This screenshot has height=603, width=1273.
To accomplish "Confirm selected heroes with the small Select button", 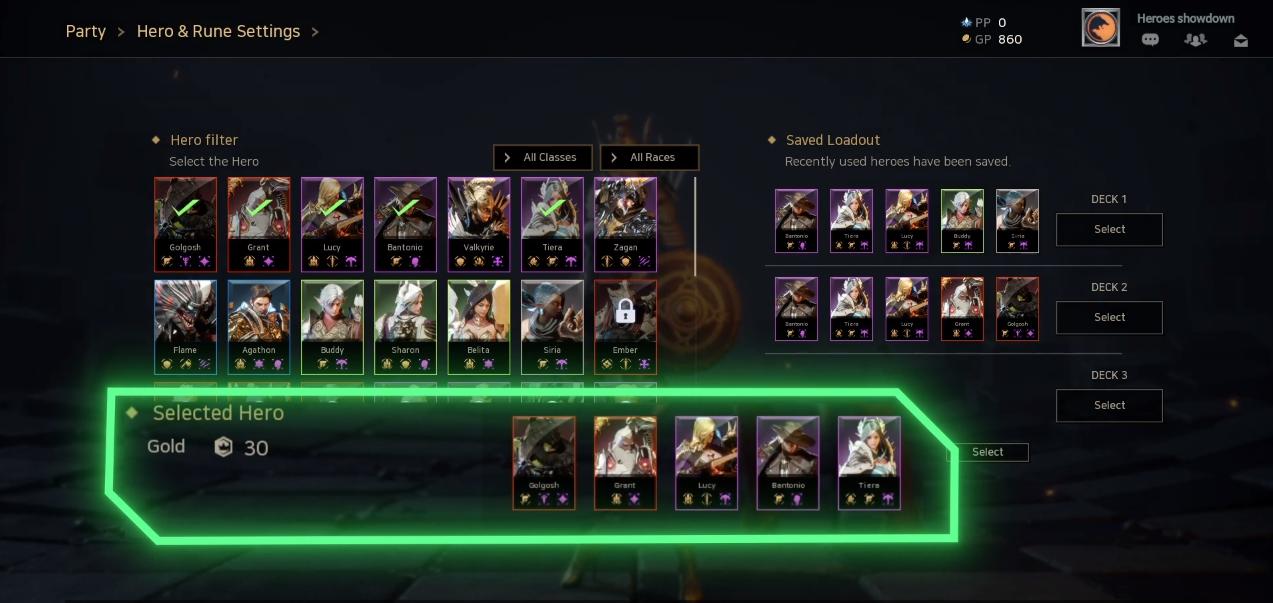I will click(x=987, y=452).
